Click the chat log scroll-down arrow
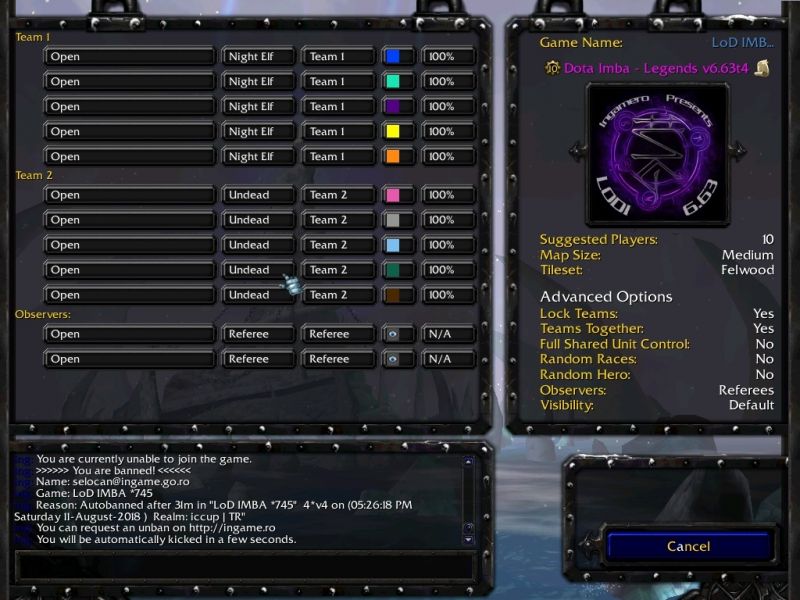 pos(467,539)
